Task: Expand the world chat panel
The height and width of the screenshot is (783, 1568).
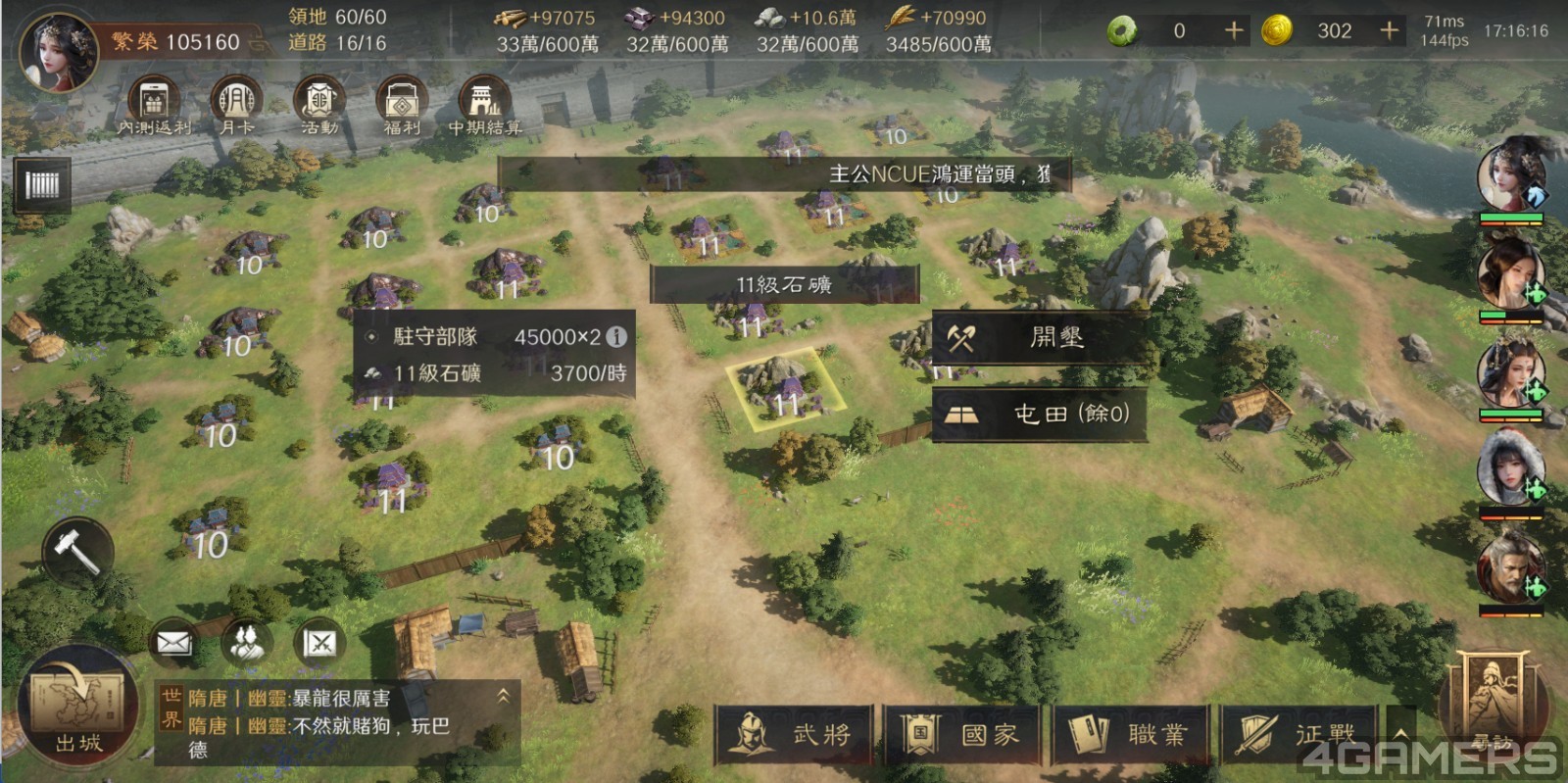Action: [x=503, y=696]
